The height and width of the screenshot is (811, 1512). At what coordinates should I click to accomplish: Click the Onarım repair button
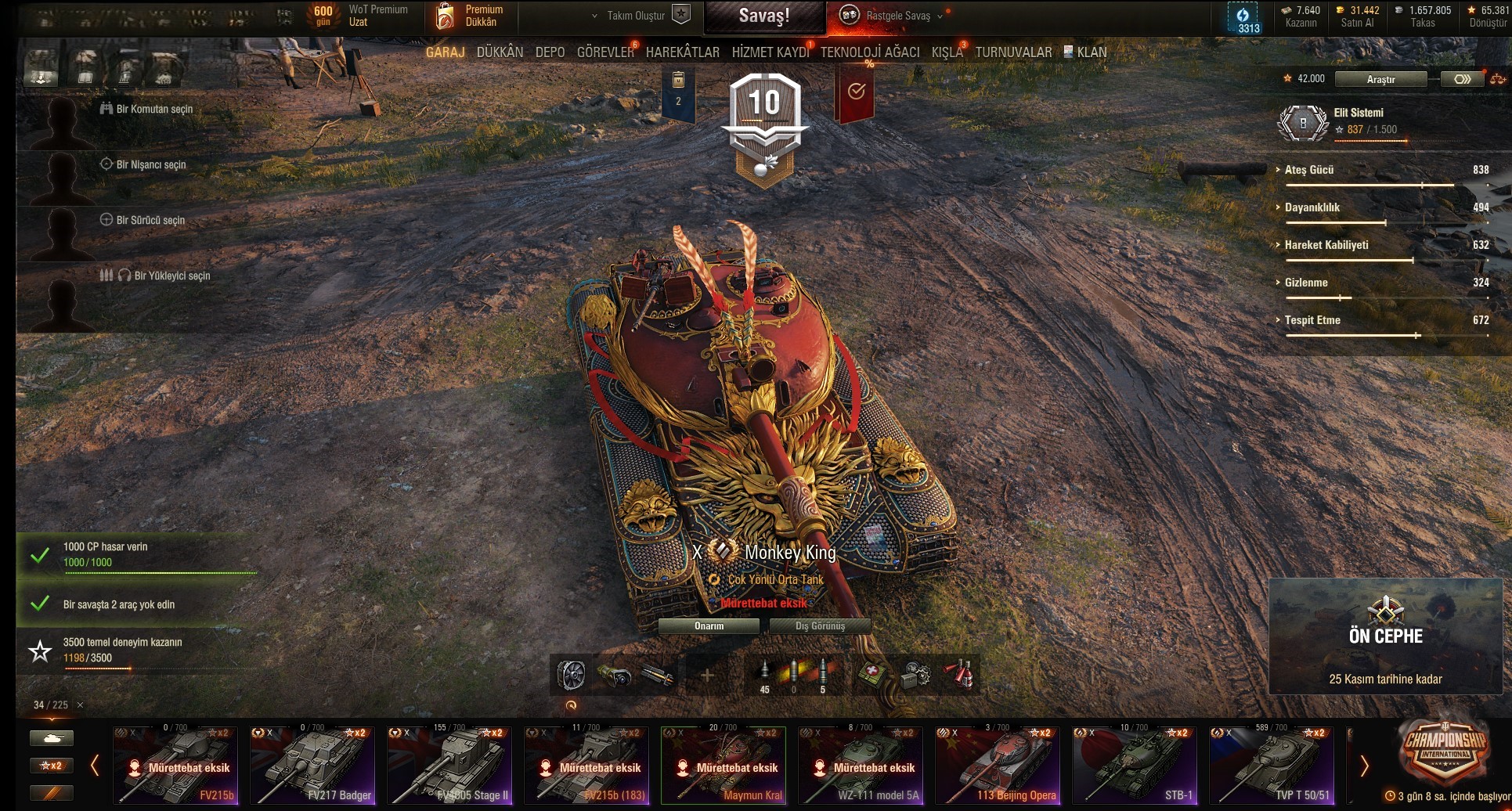709,626
